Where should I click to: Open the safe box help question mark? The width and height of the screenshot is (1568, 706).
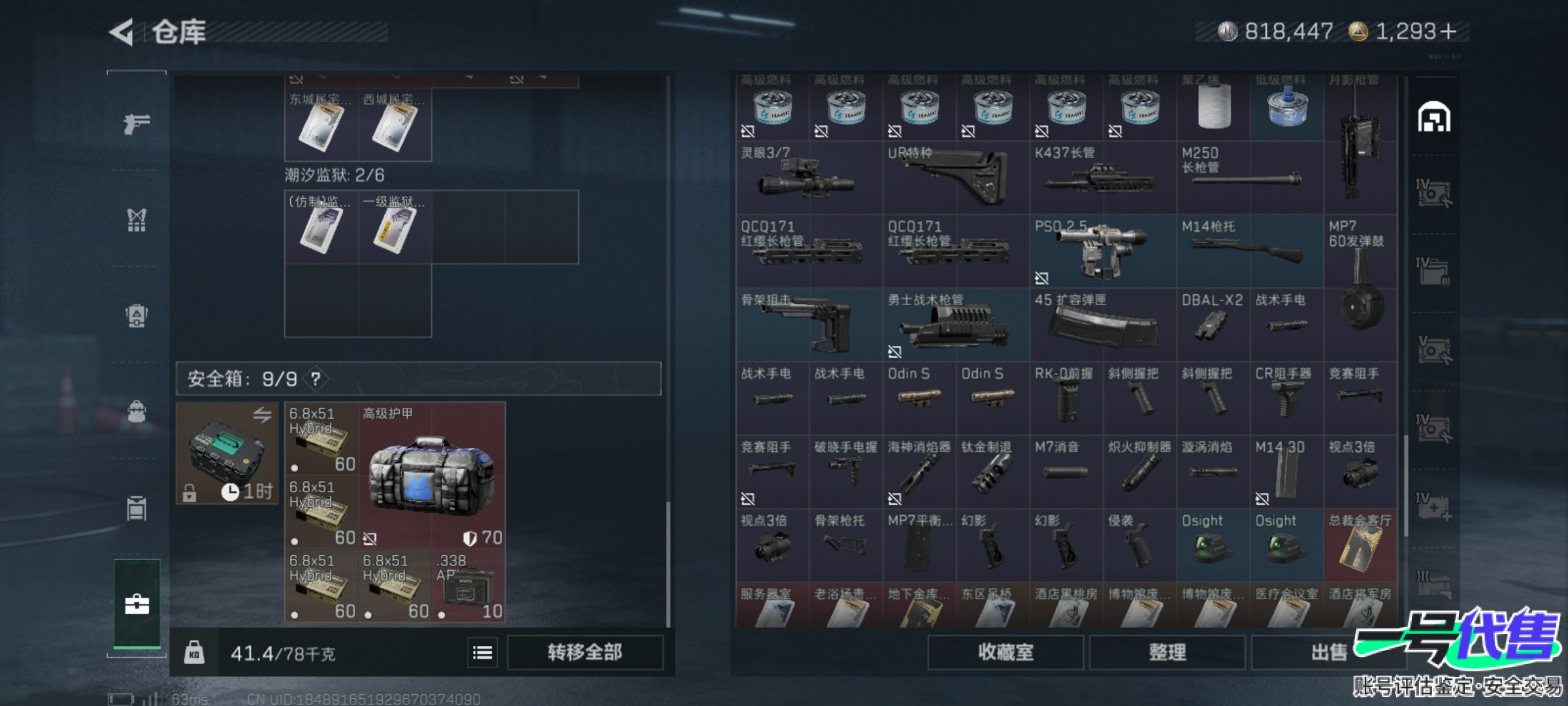tap(316, 379)
